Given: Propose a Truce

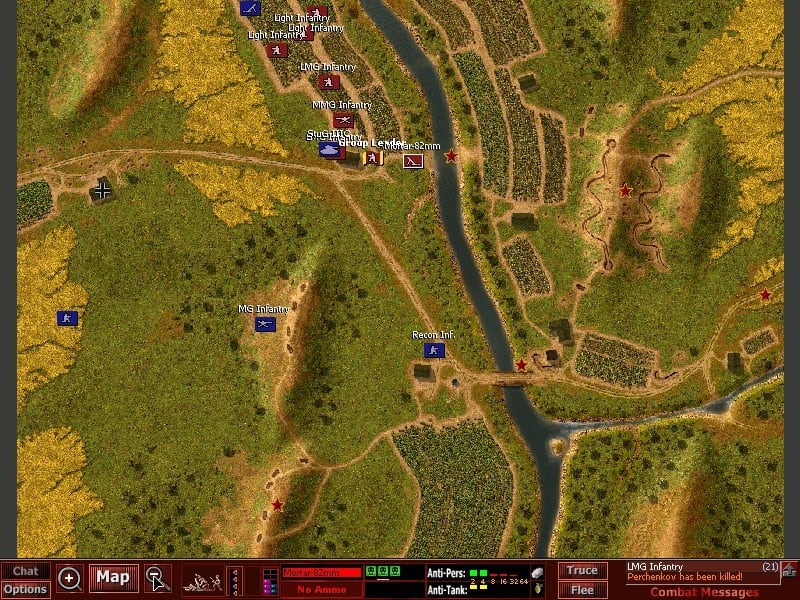Looking at the screenshot, I should pos(581,570).
